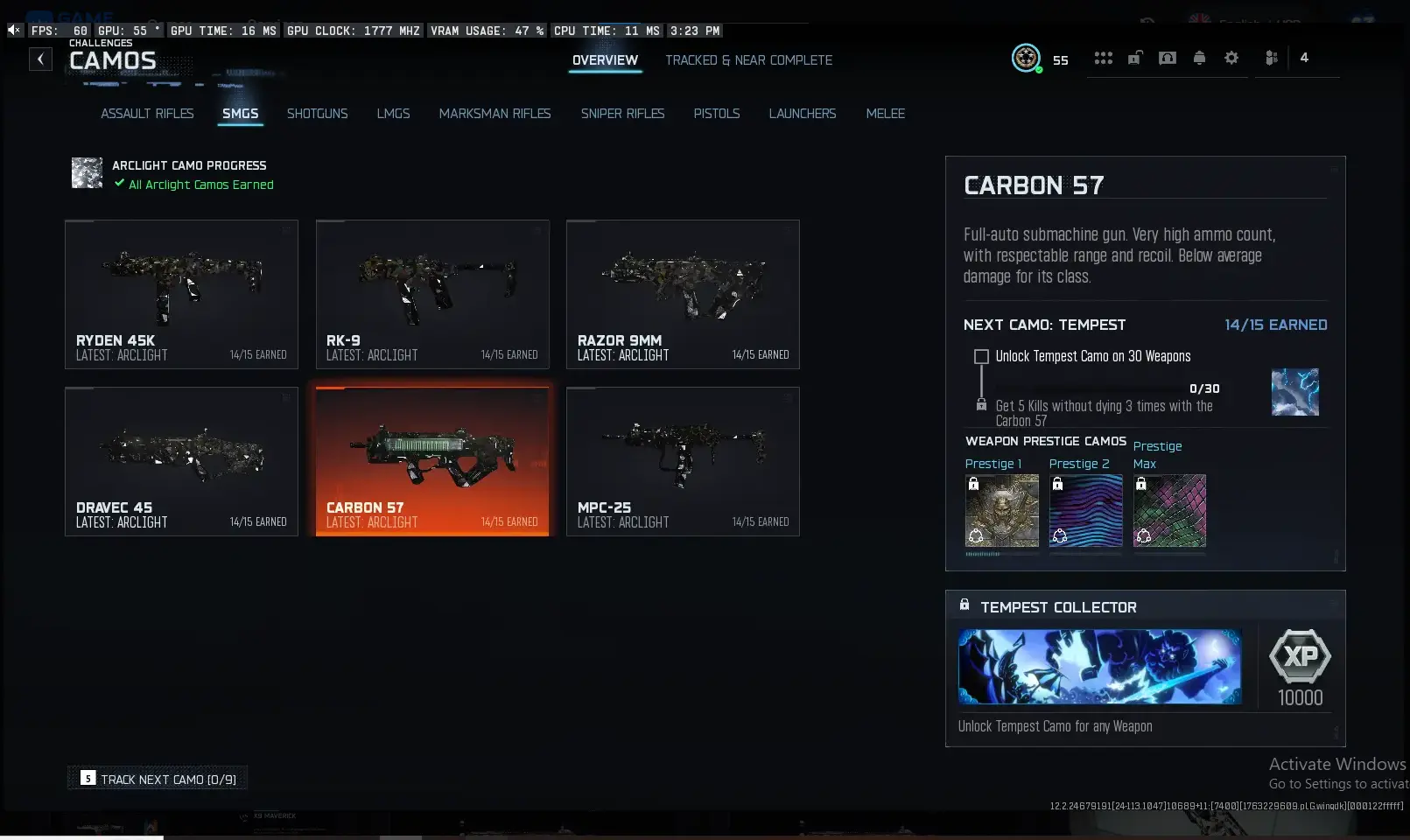Click the friends icon beside the 4 counter

click(1271, 58)
